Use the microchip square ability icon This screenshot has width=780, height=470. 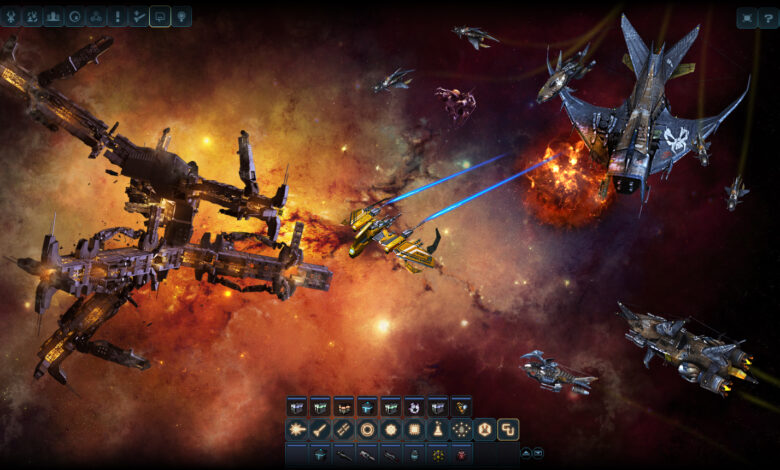click(x=414, y=430)
